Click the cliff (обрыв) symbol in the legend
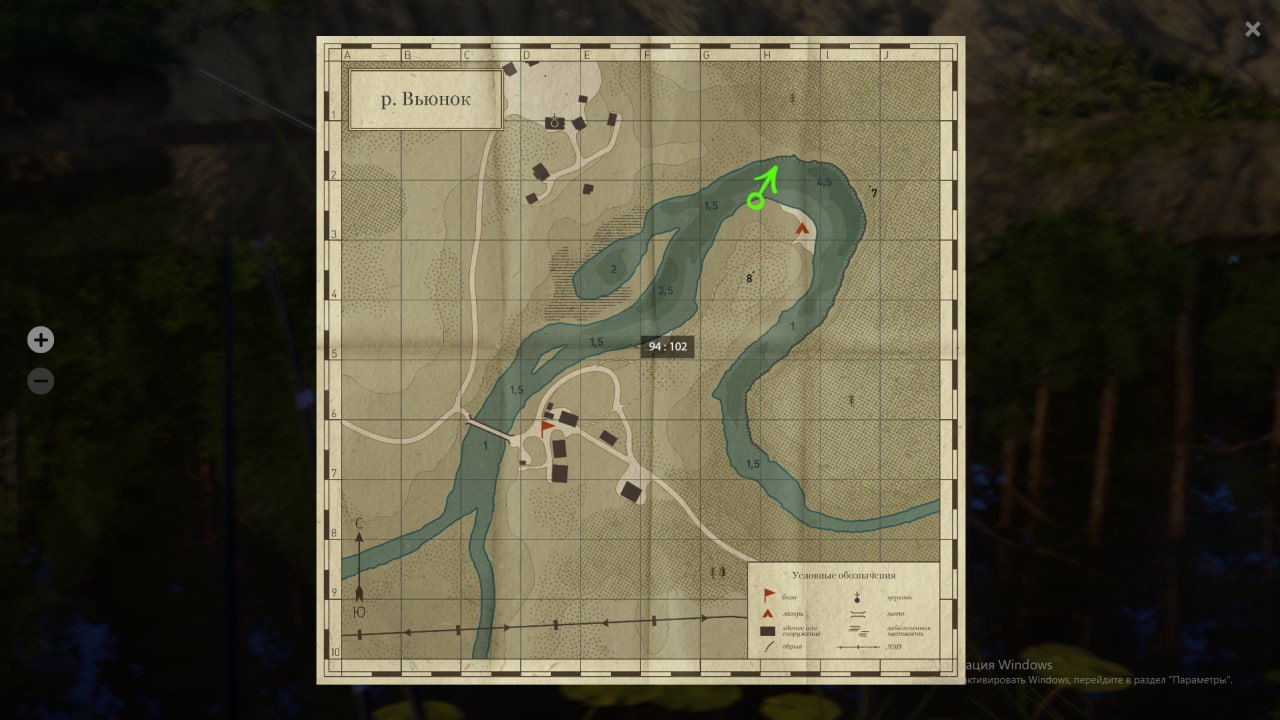Screen dimensions: 1280x720 coord(767,646)
